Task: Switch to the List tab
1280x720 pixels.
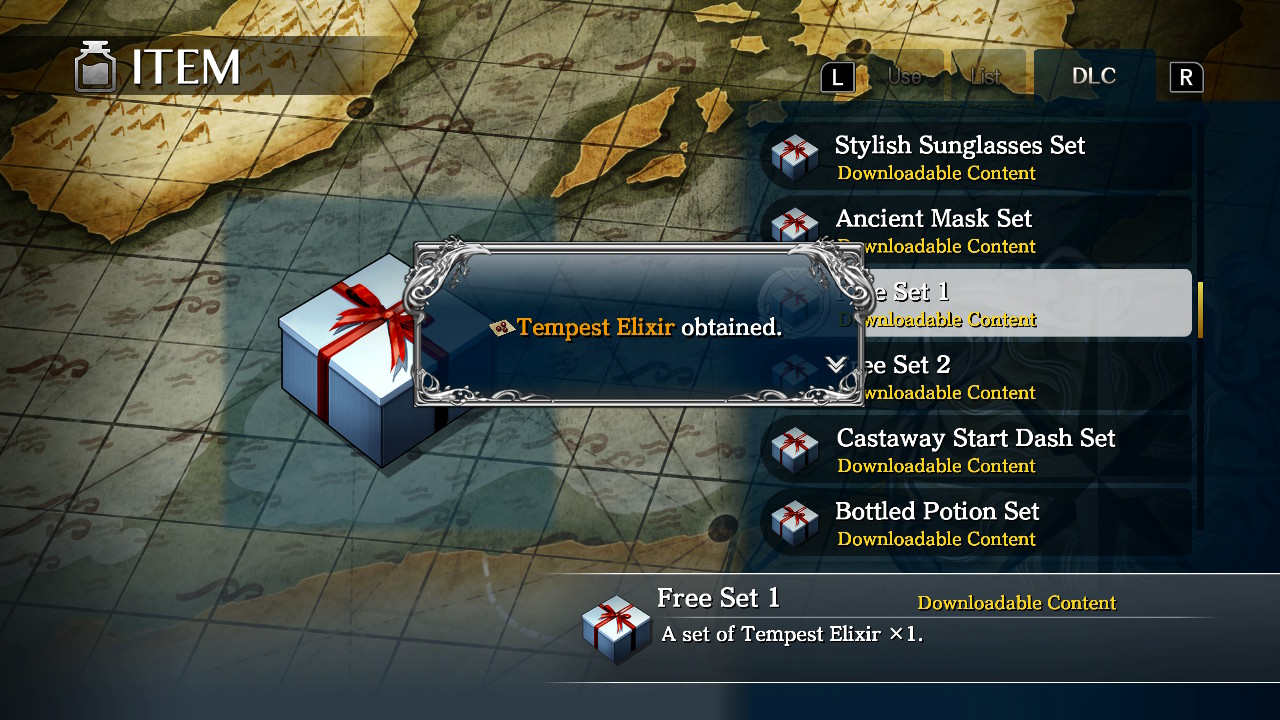Action: (987, 75)
